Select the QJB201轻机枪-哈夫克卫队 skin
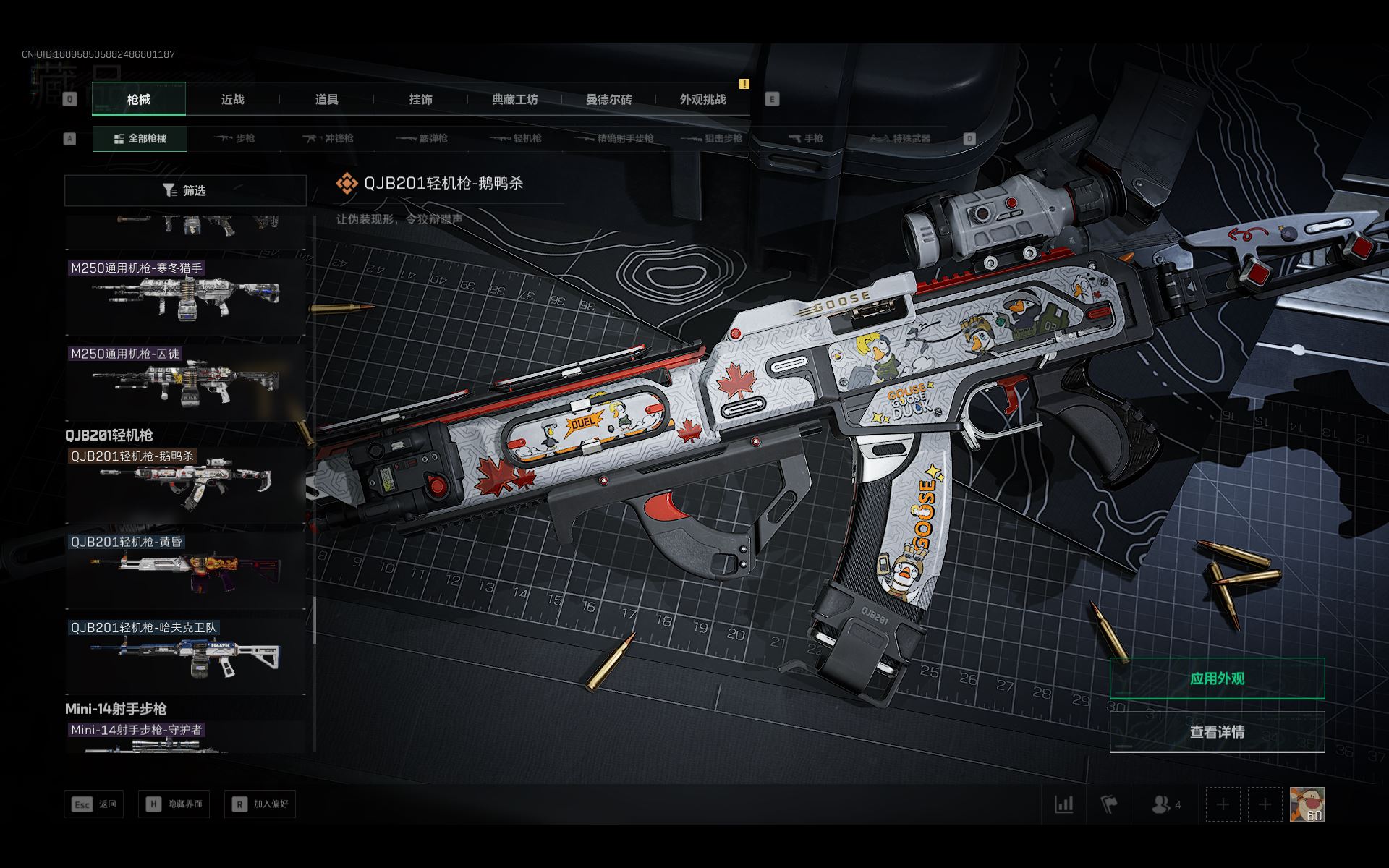 185,657
